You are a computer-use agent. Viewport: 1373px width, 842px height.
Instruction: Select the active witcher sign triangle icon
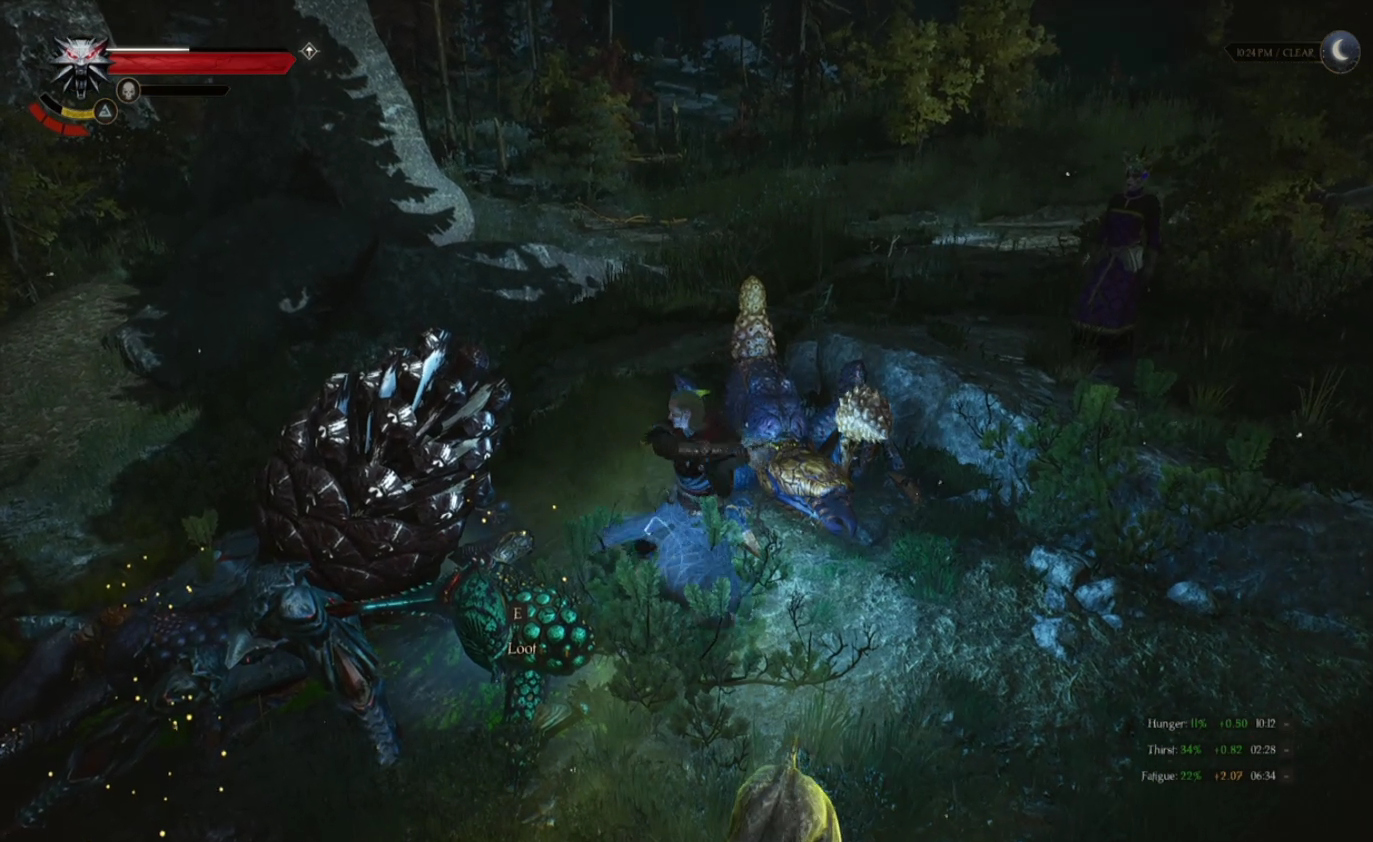click(105, 111)
